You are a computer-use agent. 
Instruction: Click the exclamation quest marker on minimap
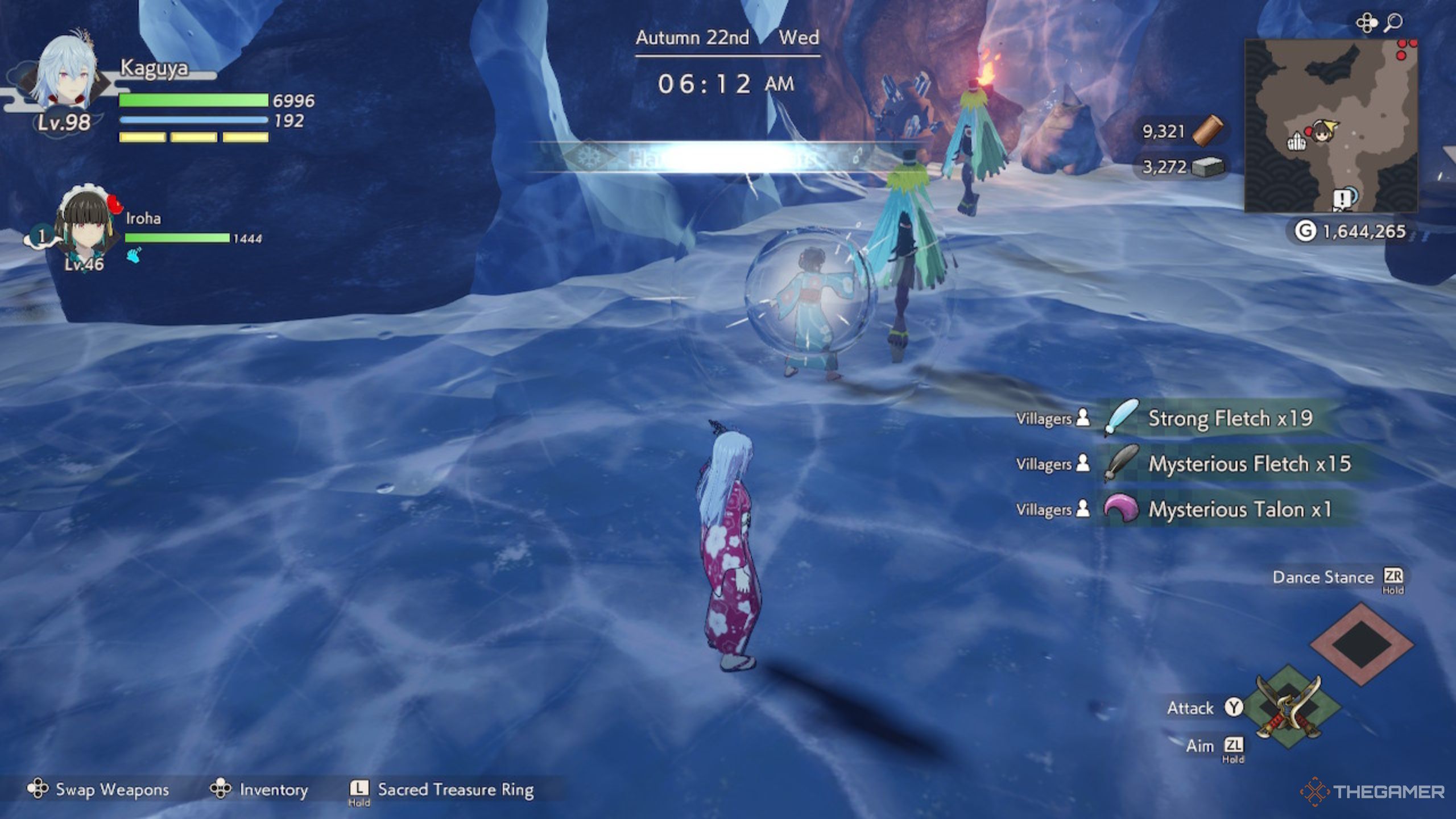(1342, 199)
